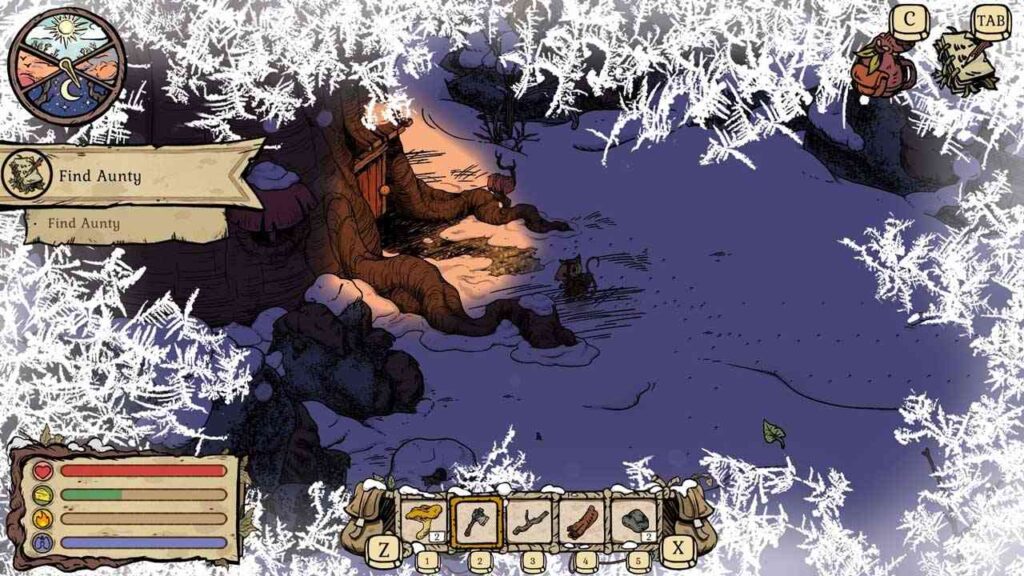Click the Find Aunty quest banner
The width and height of the screenshot is (1024, 576).
(125, 177)
